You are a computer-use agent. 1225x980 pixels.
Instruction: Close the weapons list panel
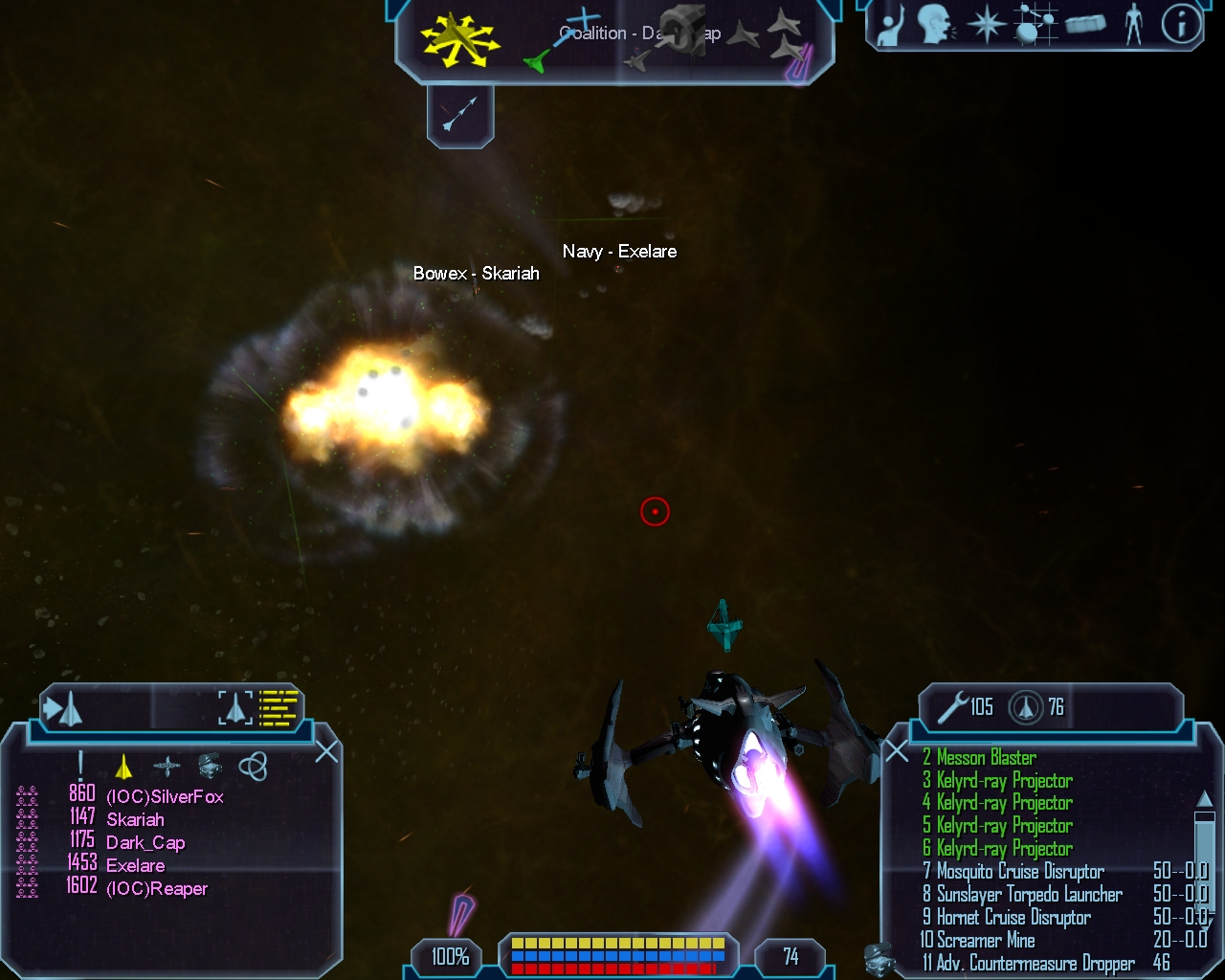897,751
